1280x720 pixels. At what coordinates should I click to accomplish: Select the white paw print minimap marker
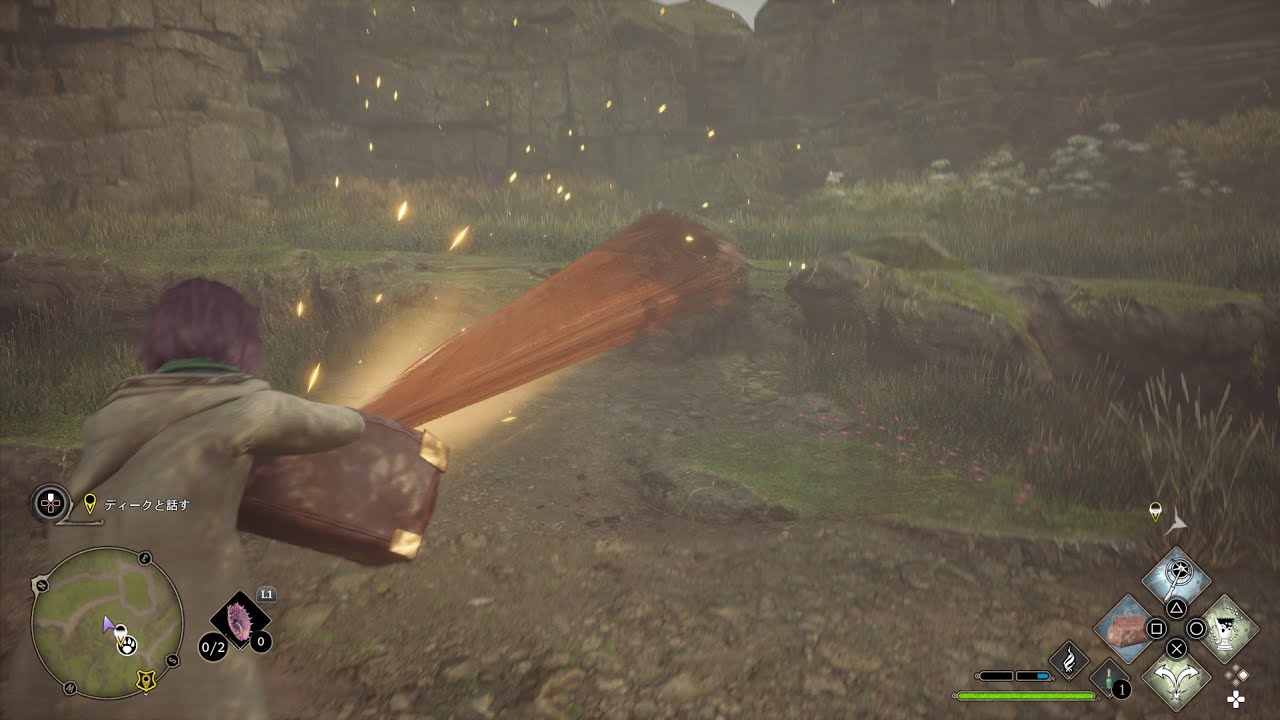[127, 645]
